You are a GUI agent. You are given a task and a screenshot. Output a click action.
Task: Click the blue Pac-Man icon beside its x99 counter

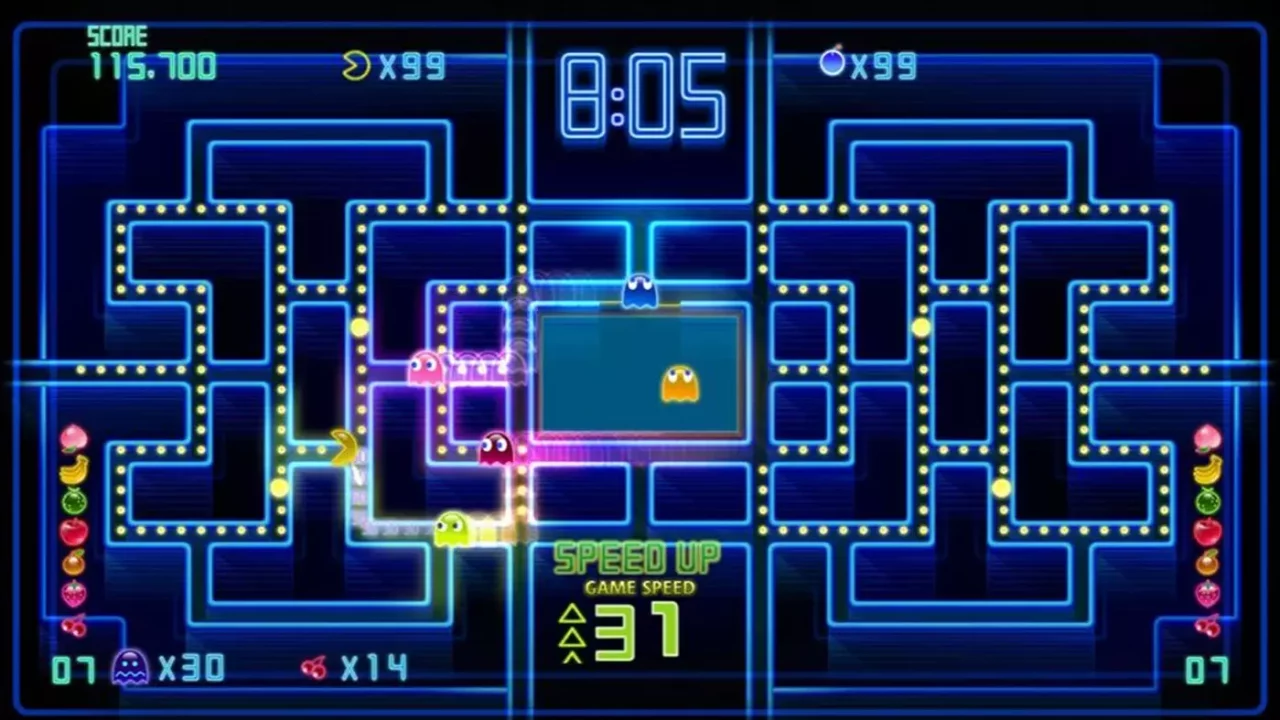[x=833, y=63]
